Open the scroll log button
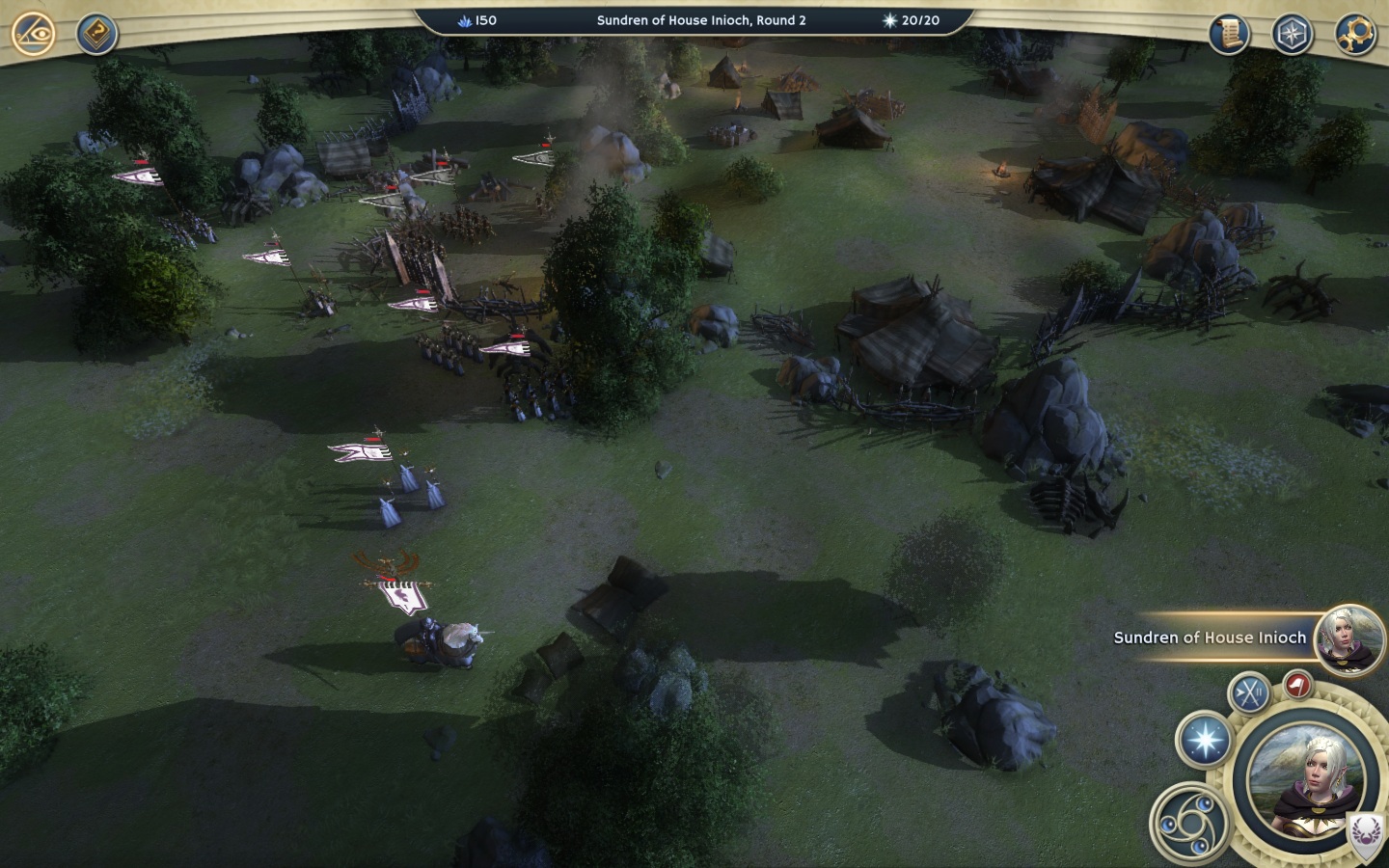This screenshot has width=1389, height=868. pos(1229,35)
